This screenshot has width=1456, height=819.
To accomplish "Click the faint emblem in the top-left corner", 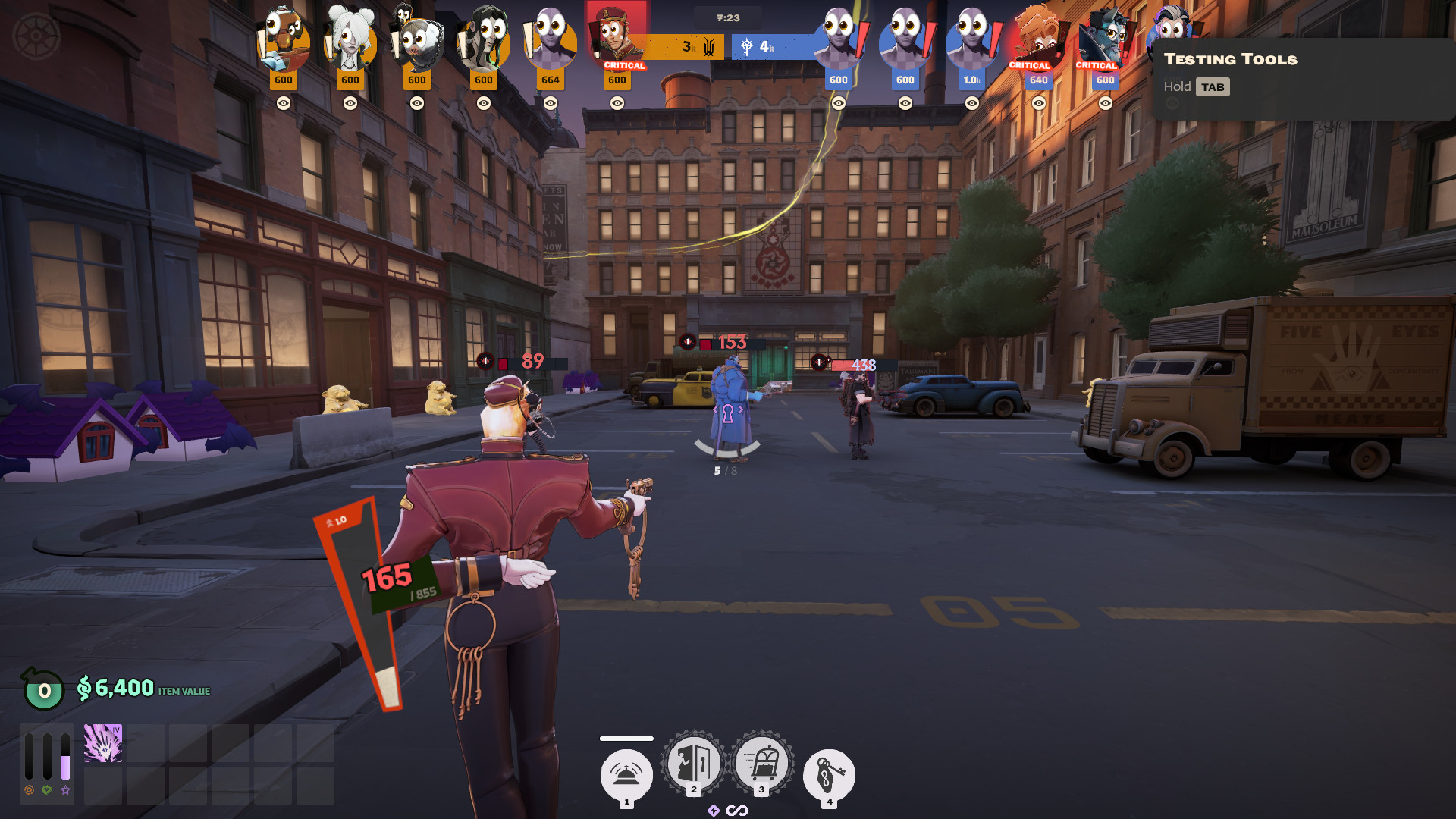I will click(36, 36).
